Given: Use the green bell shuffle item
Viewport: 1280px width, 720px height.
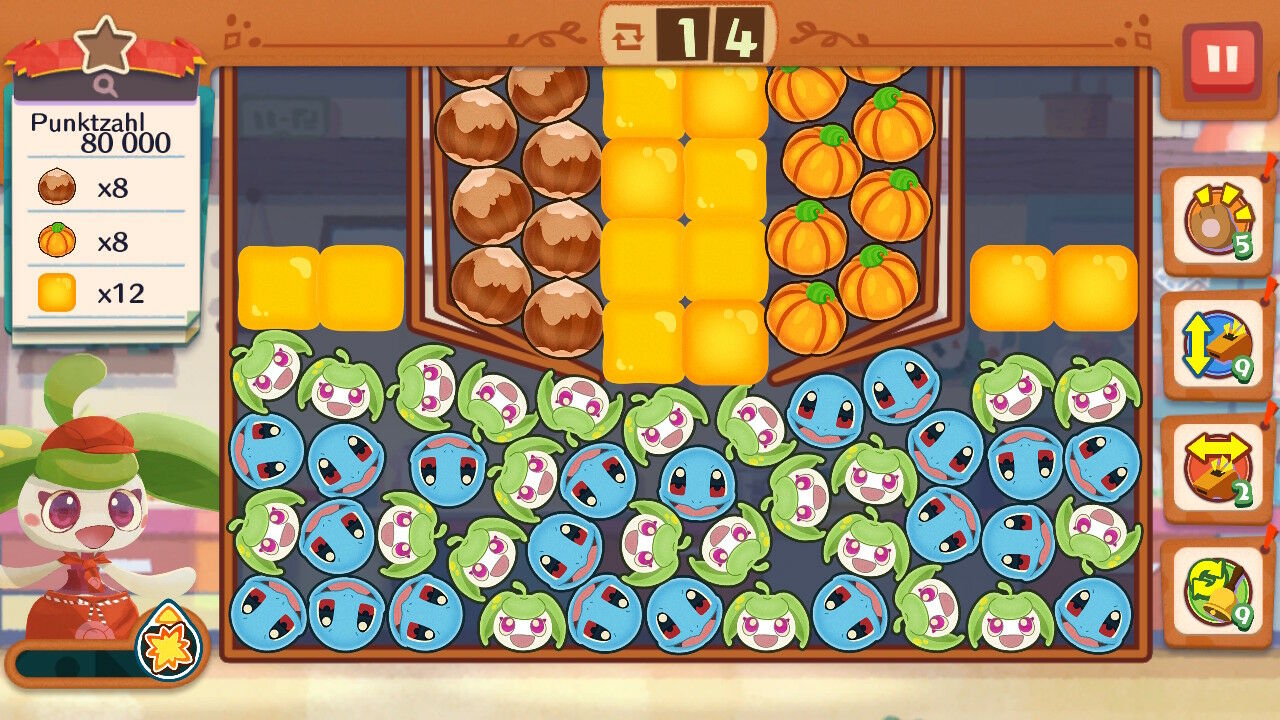Looking at the screenshot, I should 1217,591.
